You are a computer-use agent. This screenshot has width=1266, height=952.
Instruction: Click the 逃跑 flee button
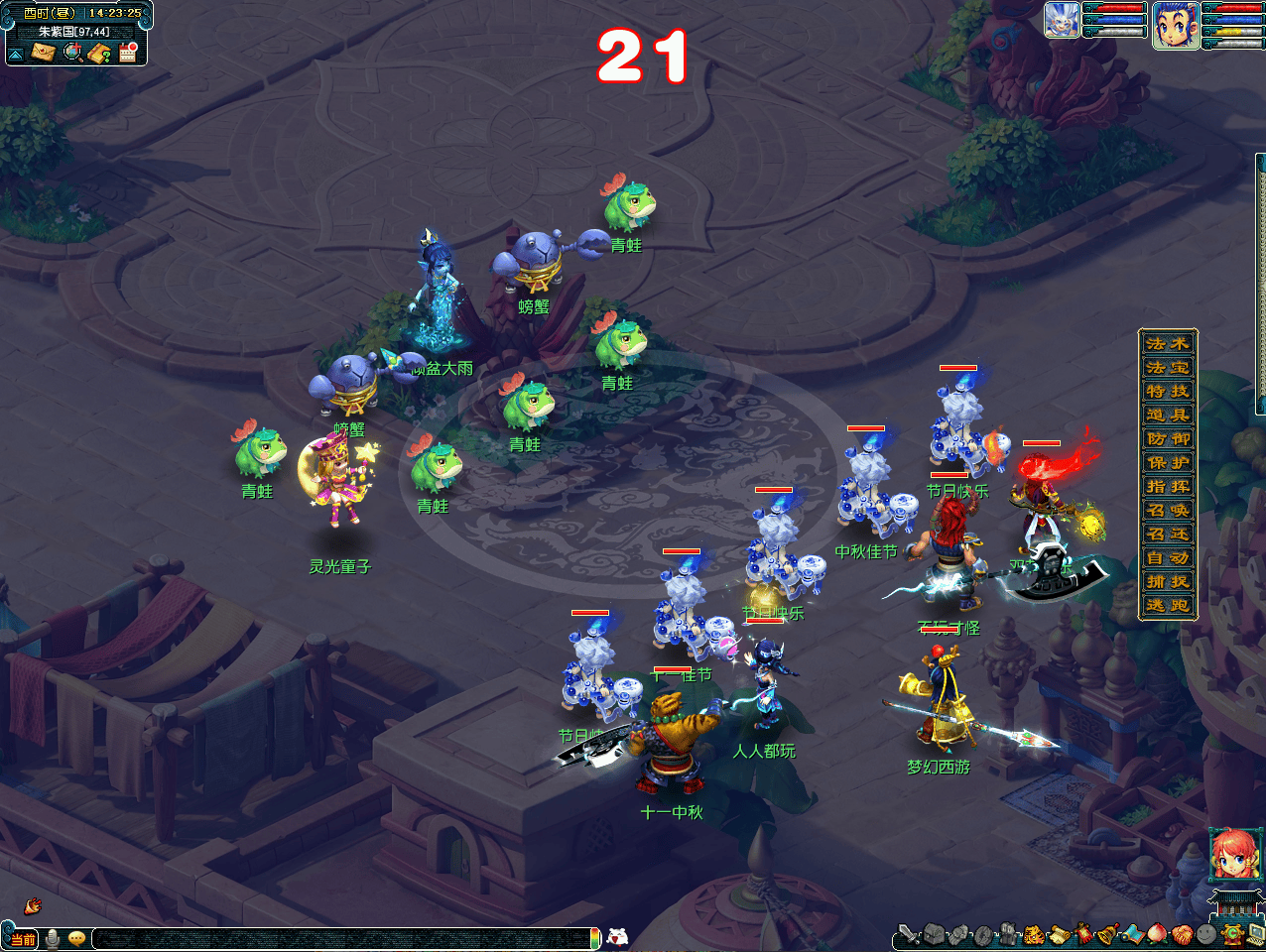pos(1168,605)
